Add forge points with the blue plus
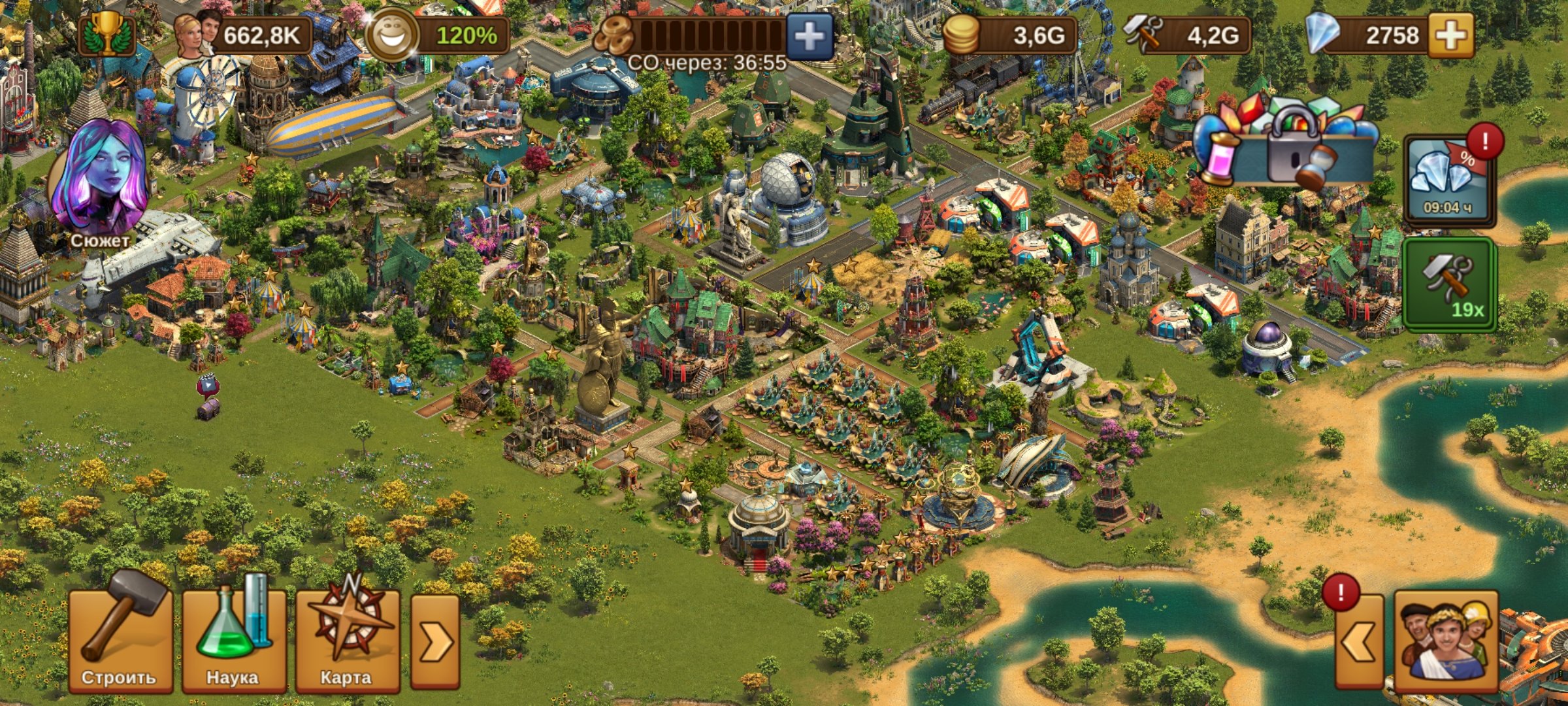Image resolution: width=1568 pixels, height=706 pixels. [809, 35]
